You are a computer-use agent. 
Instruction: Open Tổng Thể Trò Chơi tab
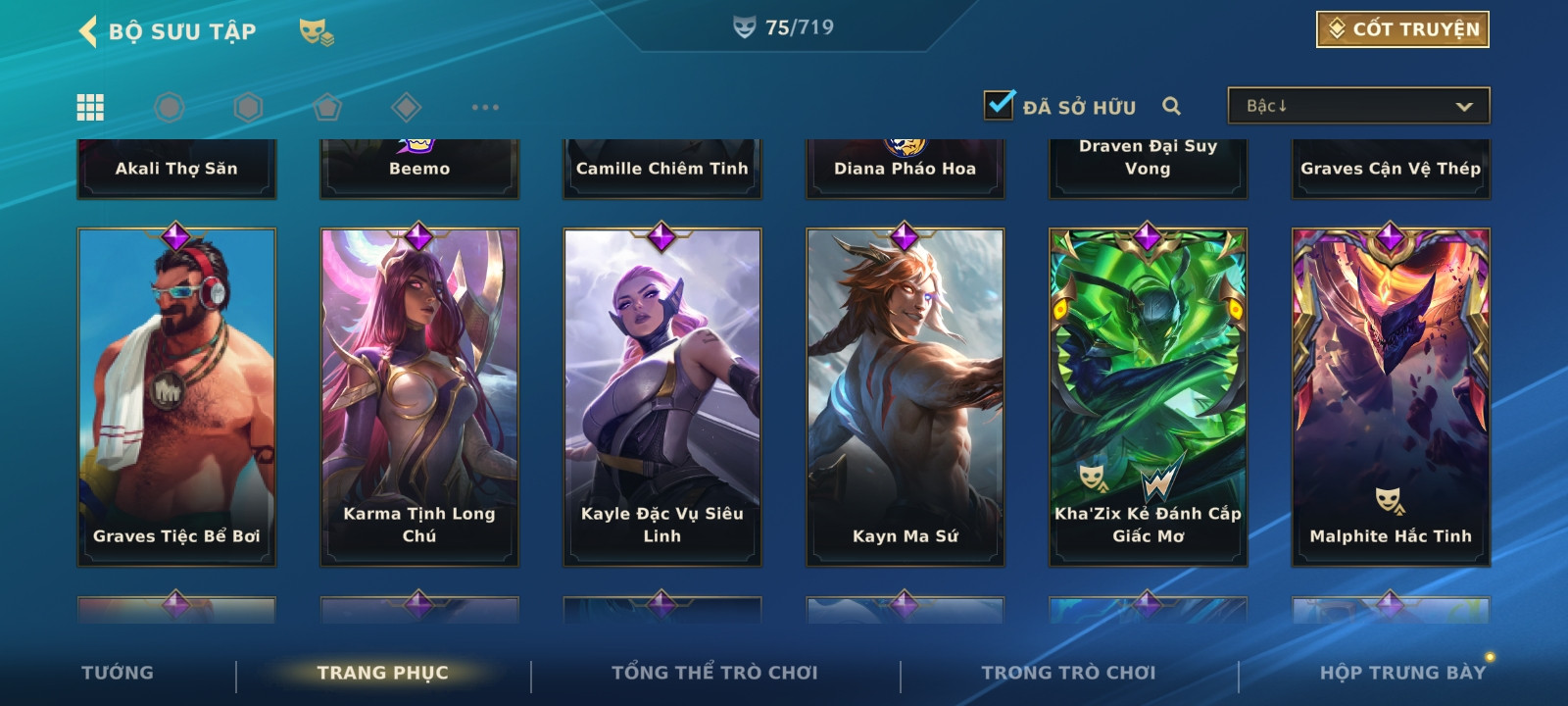[x=714, y=673]
